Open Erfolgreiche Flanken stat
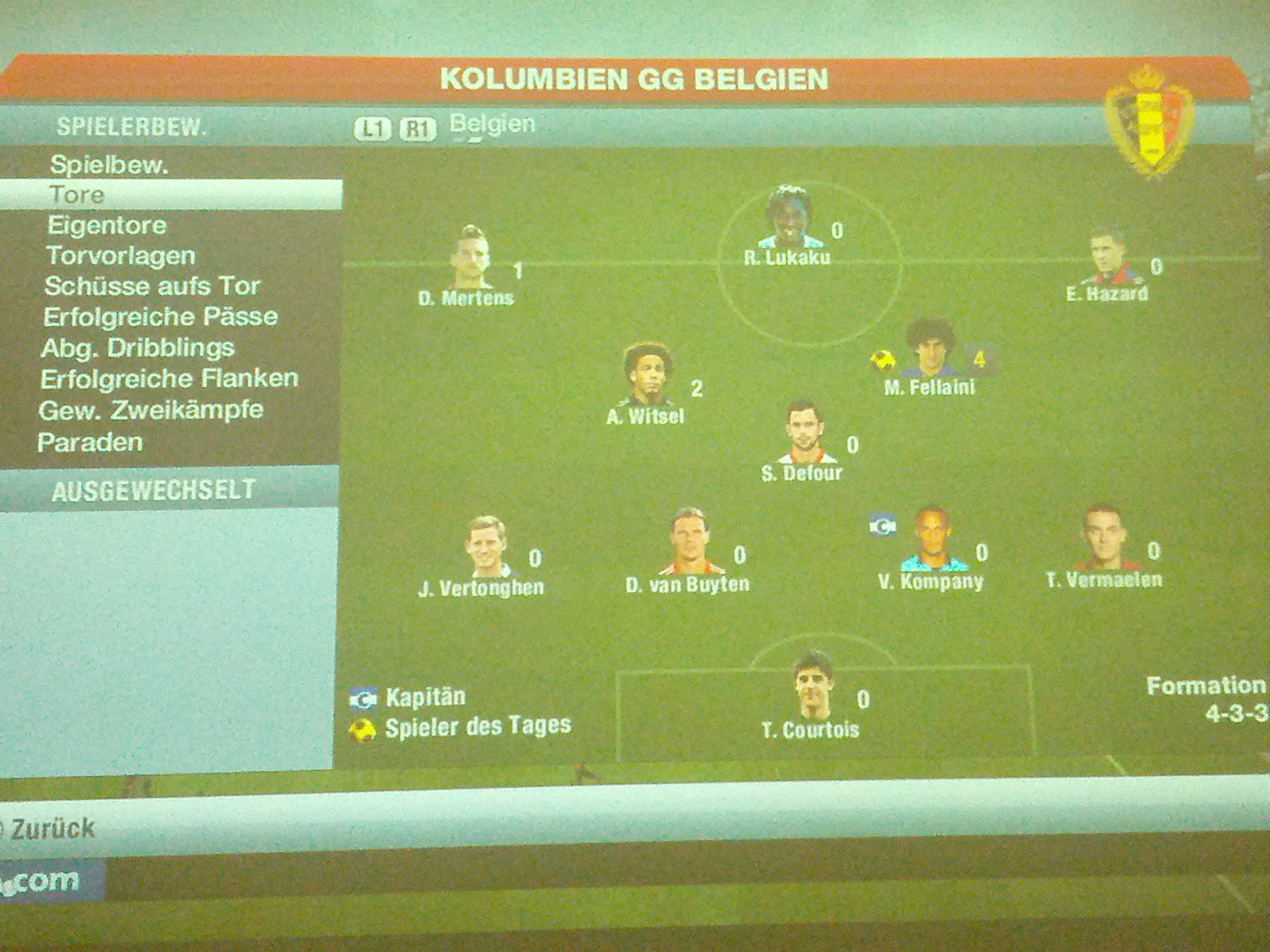Image resolution: width=1270 pixels, height=952 pixels. (169, 379)
